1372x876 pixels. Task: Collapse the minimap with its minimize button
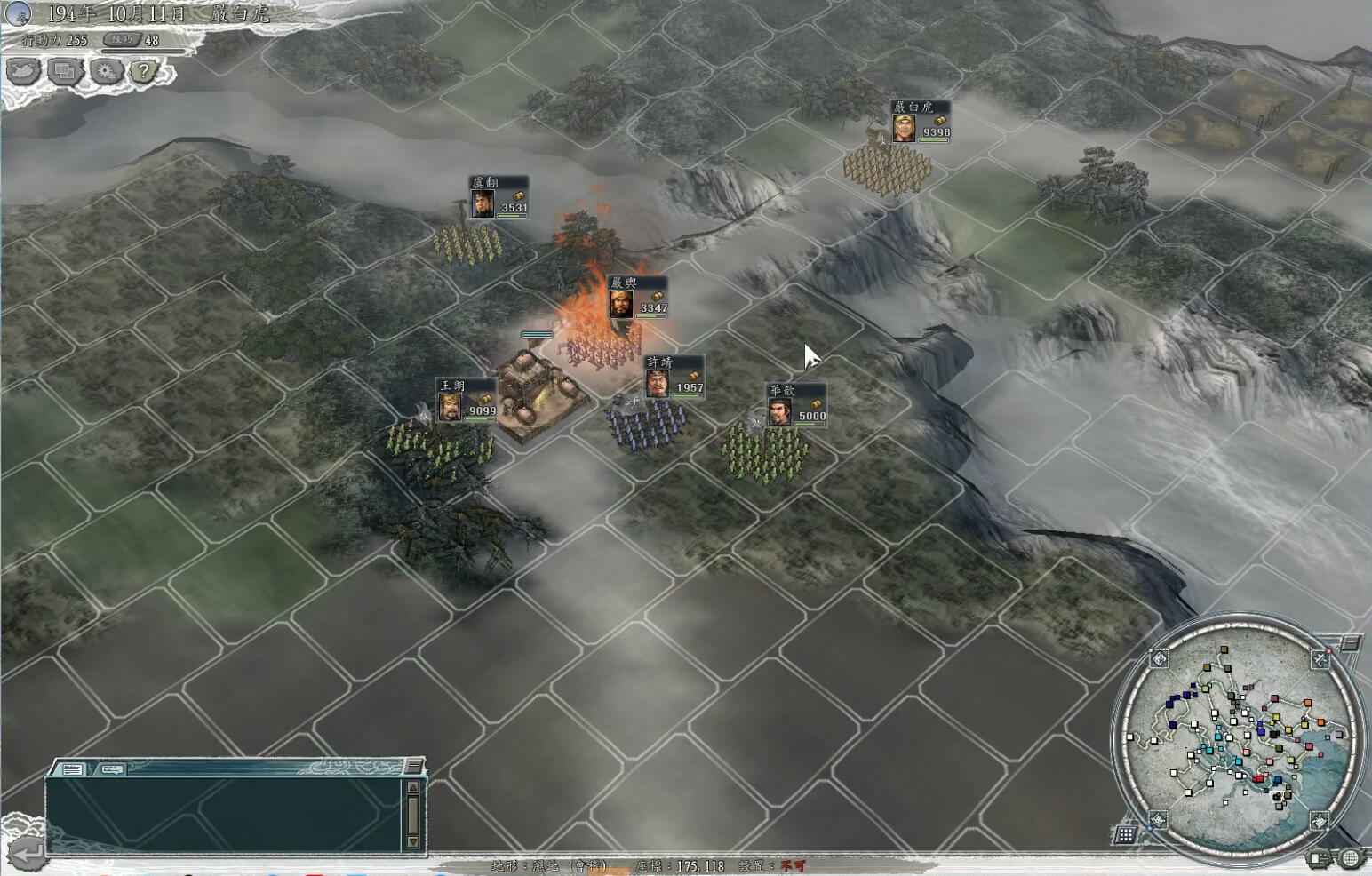(1350, 642)
